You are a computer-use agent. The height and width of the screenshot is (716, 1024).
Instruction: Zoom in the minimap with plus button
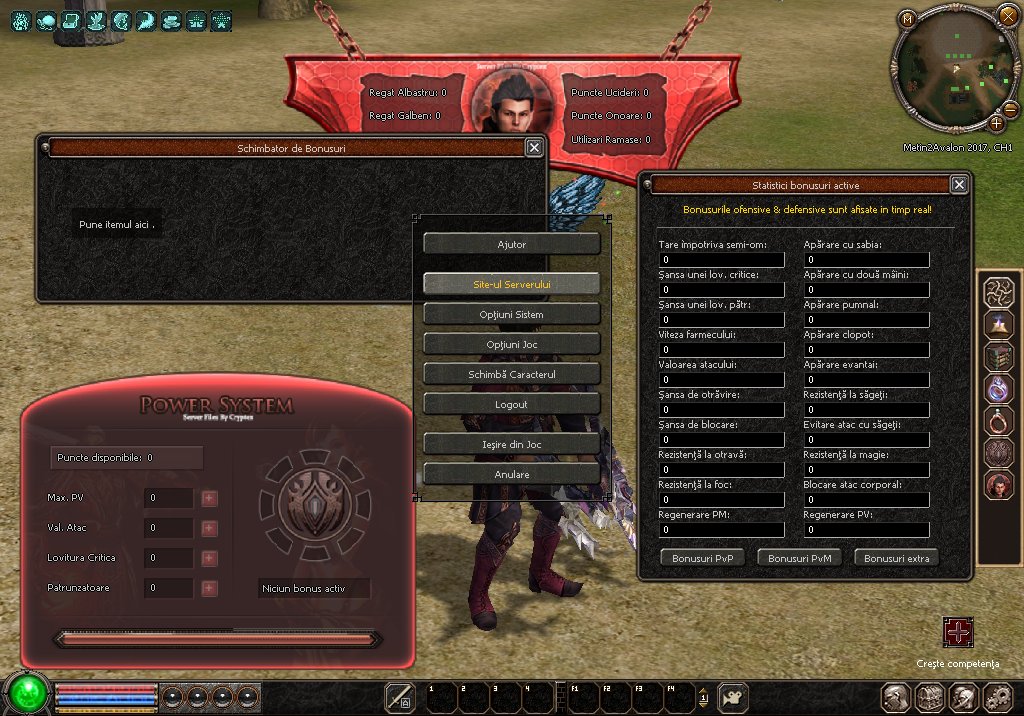tap(996, 123)
